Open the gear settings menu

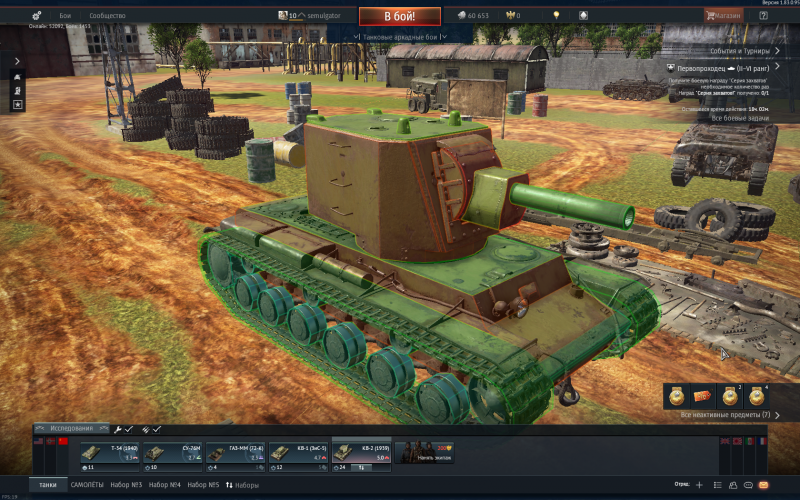37,15
